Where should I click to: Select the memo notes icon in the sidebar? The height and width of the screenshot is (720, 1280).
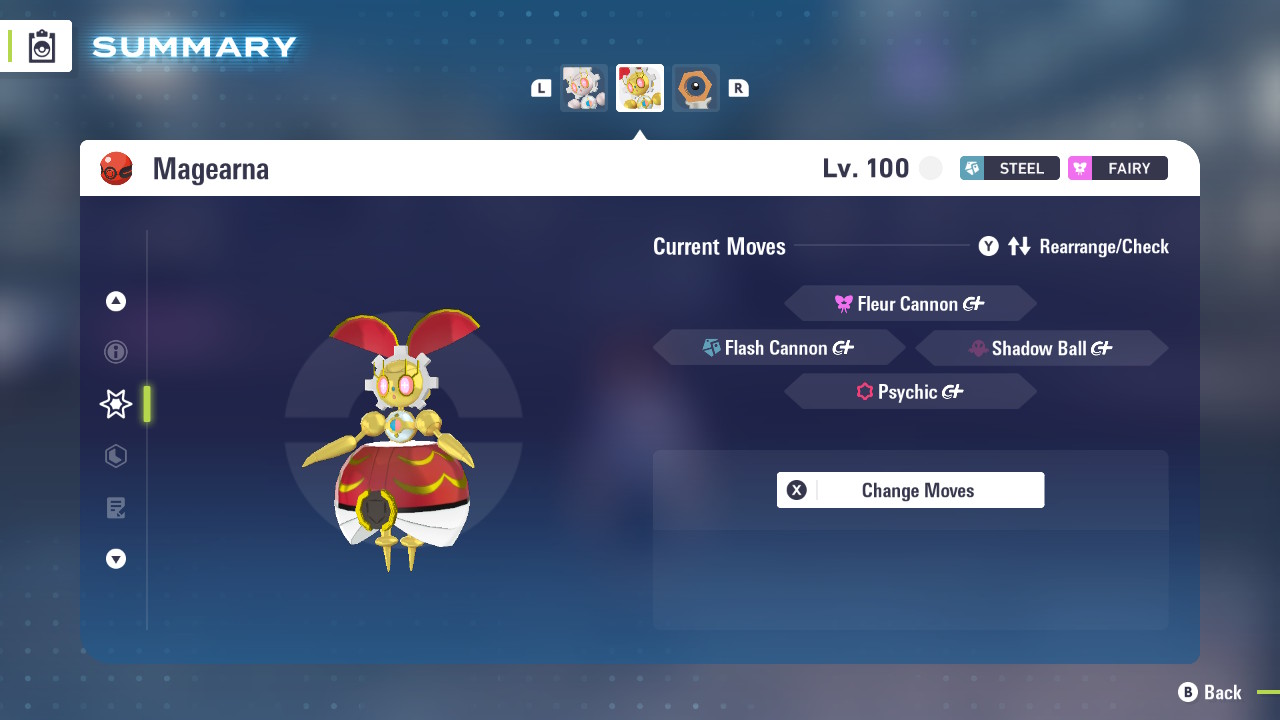click(116, 508)
